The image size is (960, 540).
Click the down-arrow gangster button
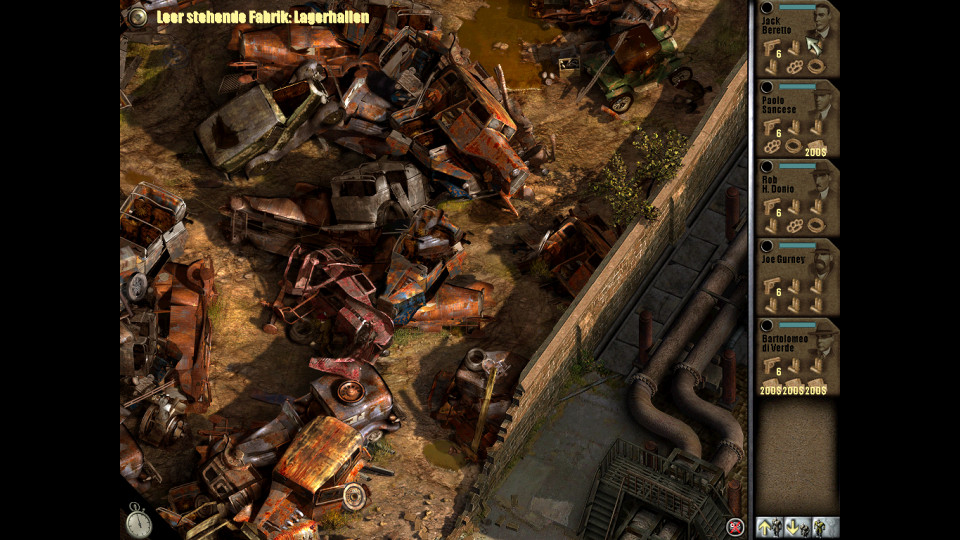[797, 527]
